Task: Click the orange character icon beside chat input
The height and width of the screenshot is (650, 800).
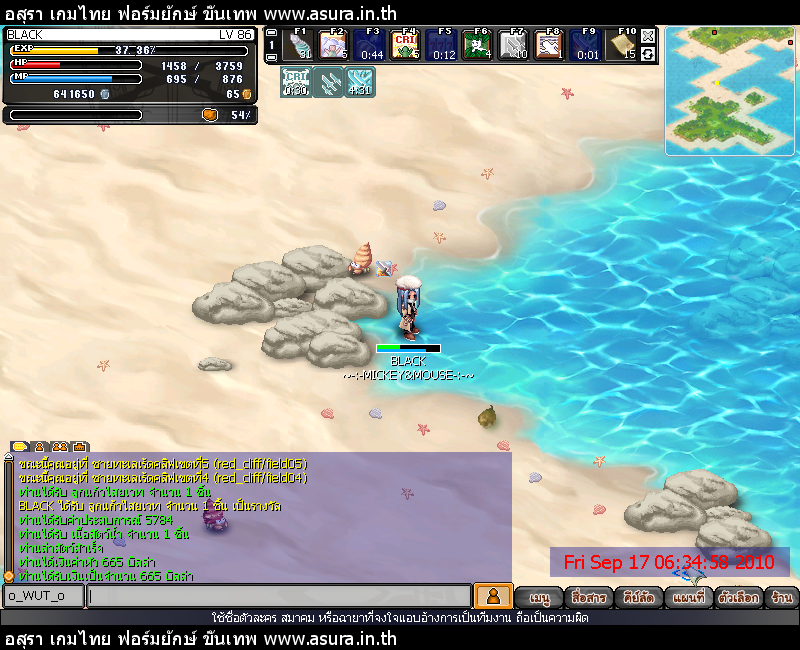Action: (x=493, y=596)
